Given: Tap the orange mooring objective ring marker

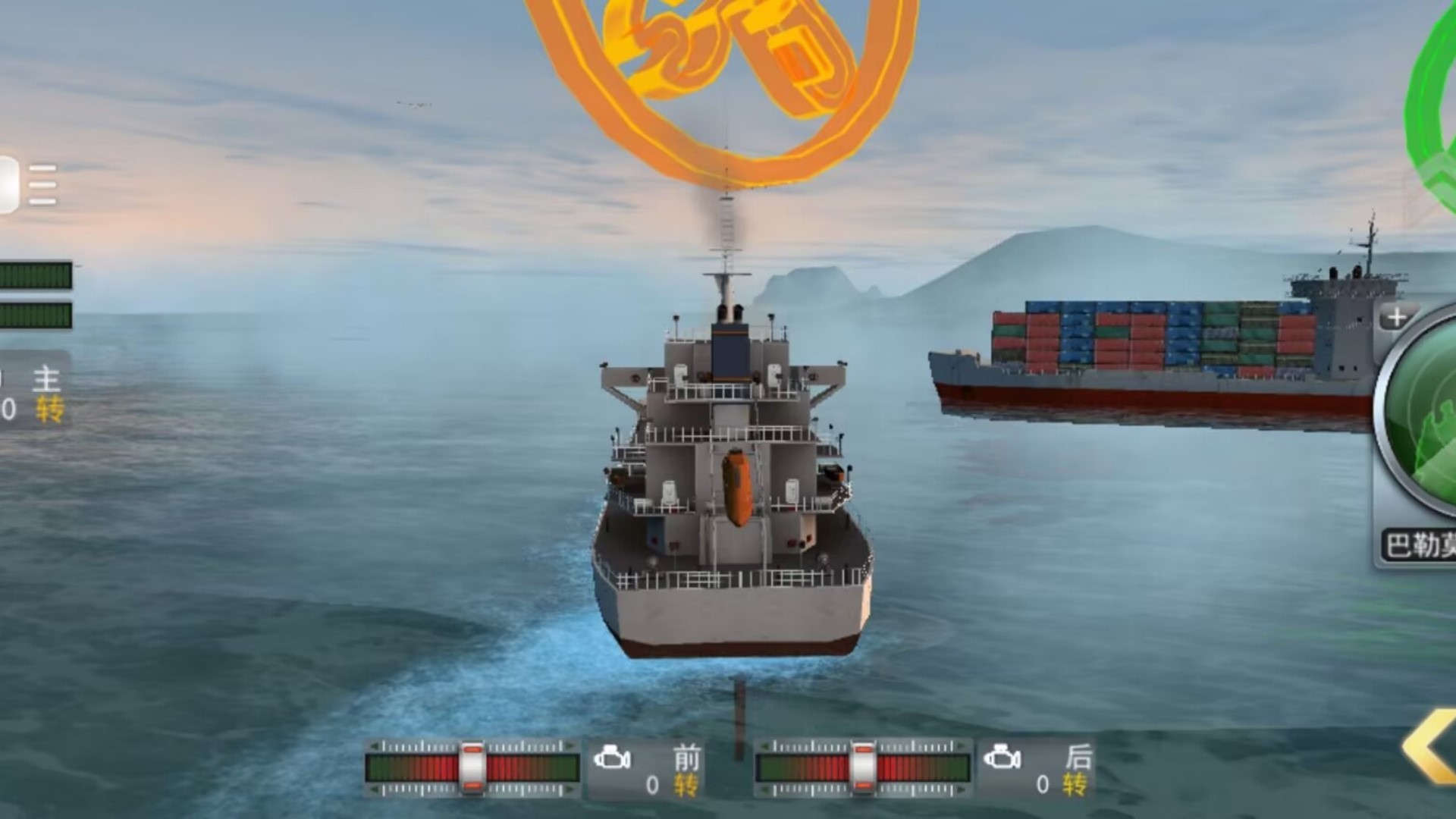Looking at the screenshot, I should click(x=724, y=83).
